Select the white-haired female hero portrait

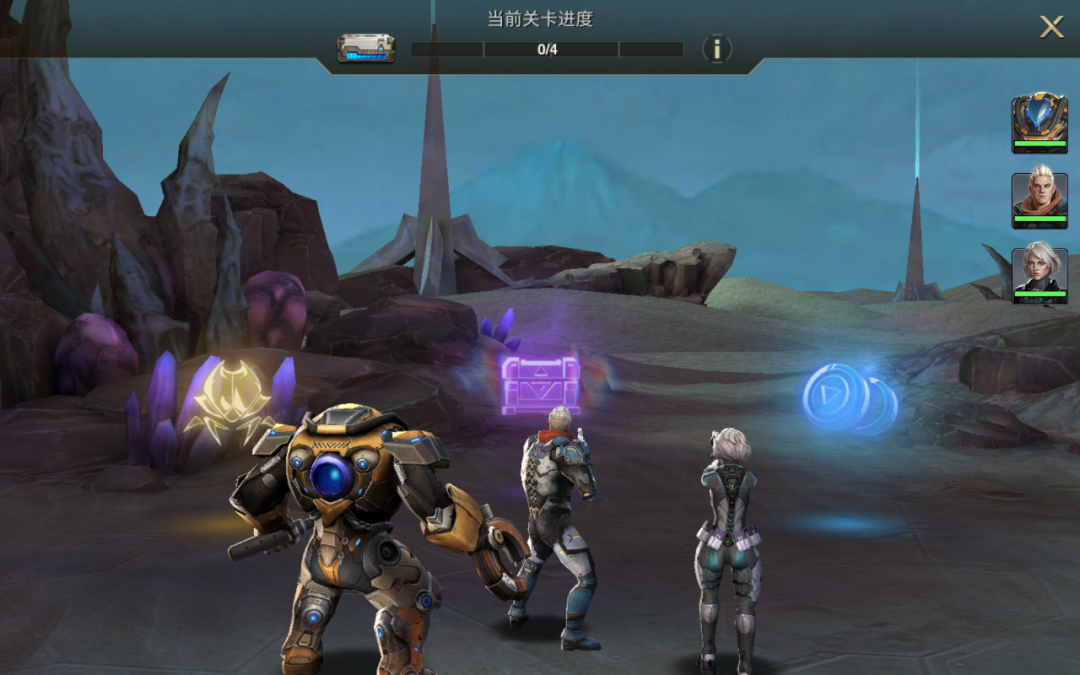coord(1039,275)
